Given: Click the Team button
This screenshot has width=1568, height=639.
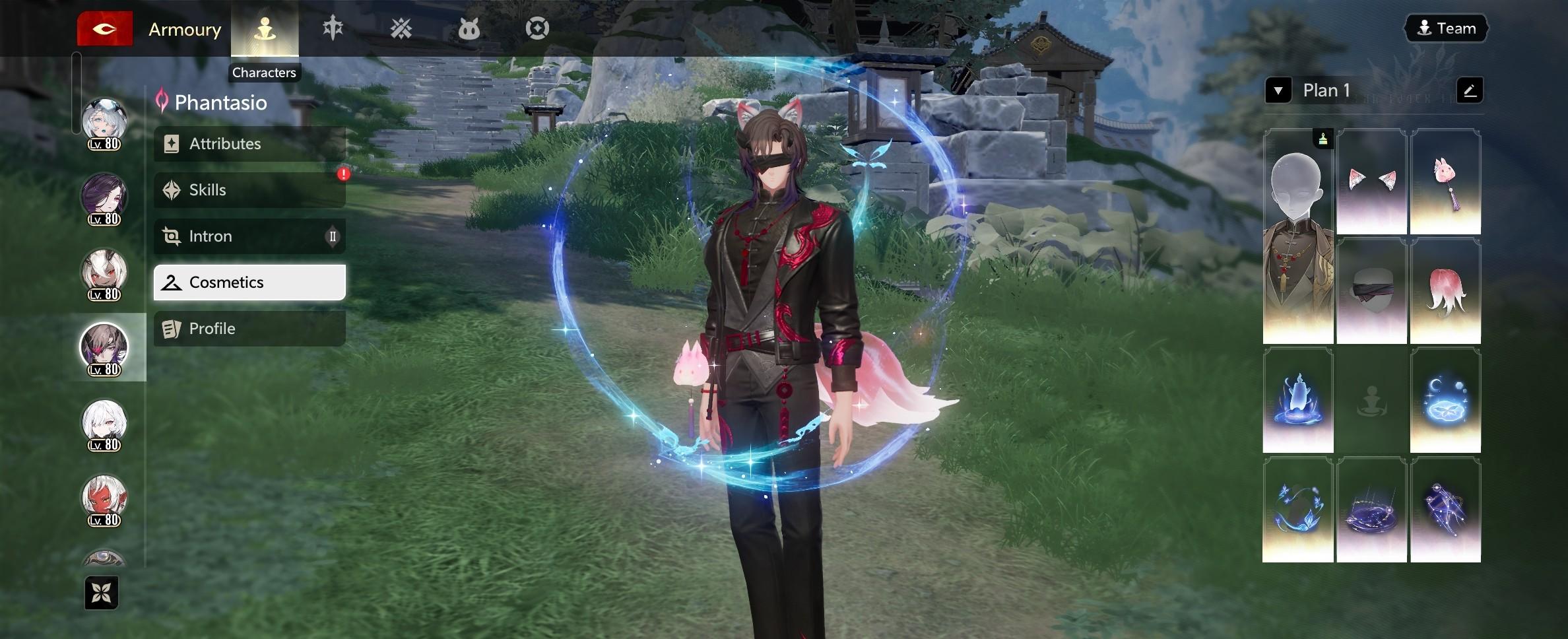Looking at the screenshot, I should coord(1446,28).
